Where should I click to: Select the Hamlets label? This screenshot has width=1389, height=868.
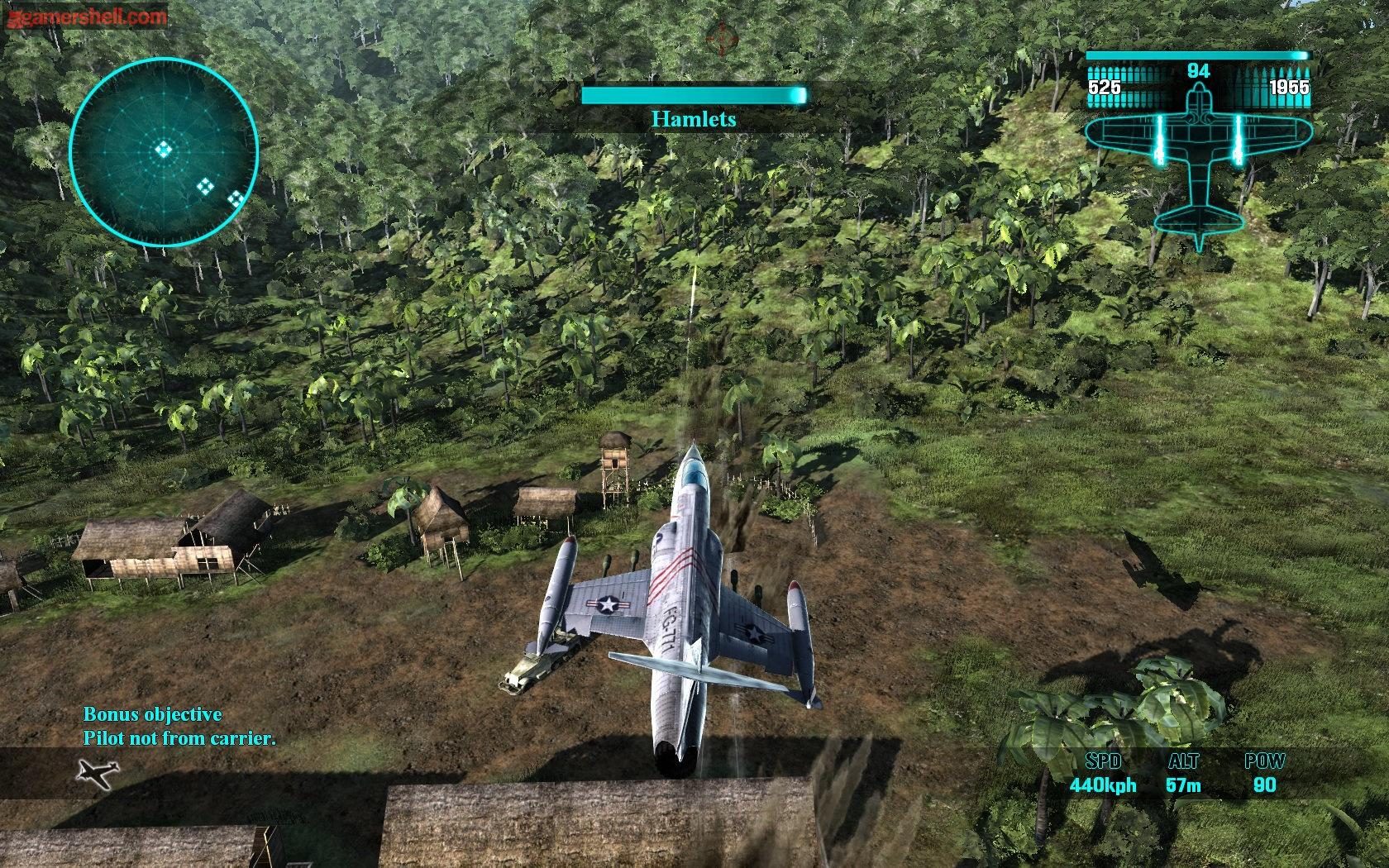pos(694,118)
